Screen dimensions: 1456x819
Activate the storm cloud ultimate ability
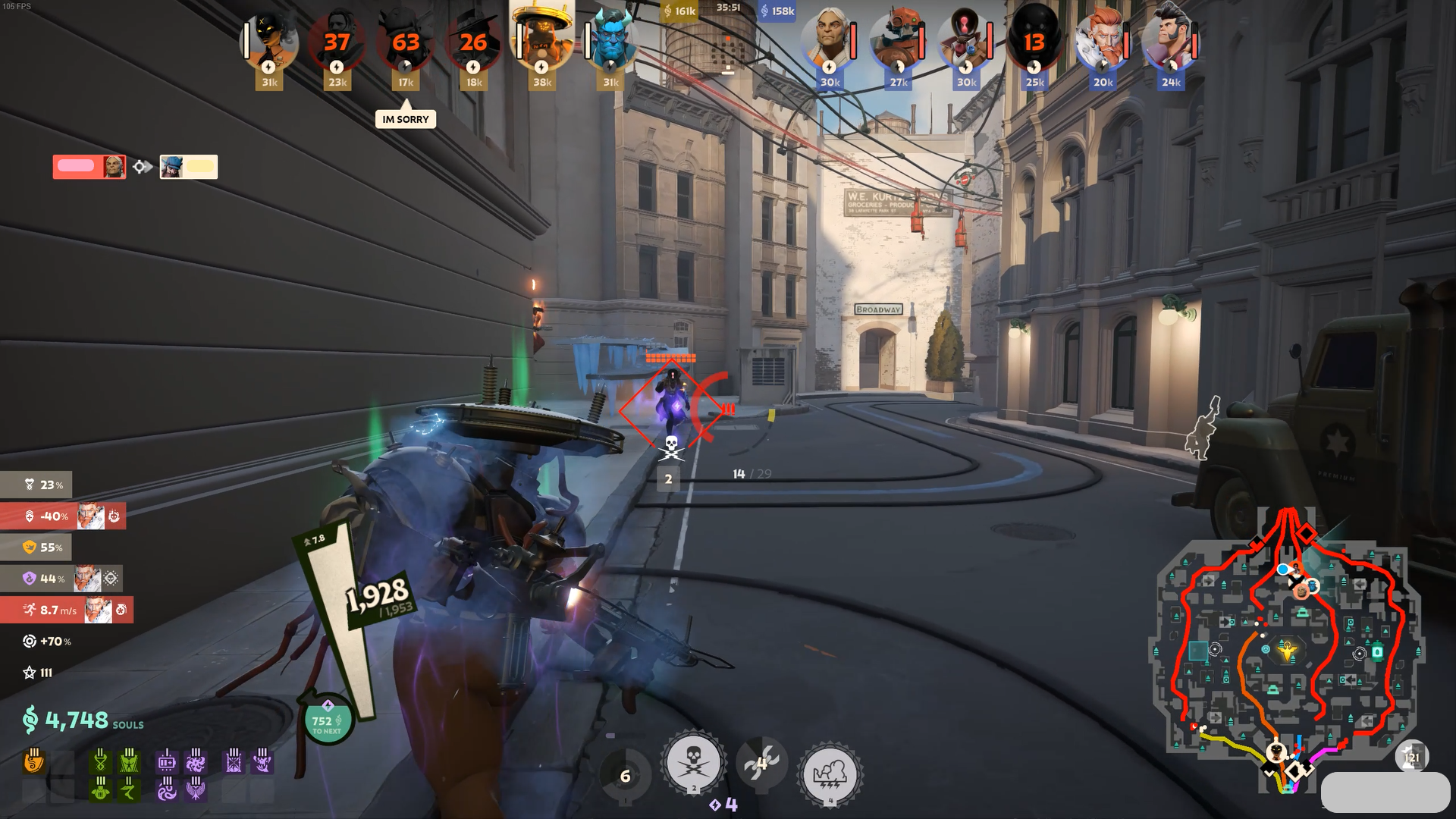(x=829, y=774)
